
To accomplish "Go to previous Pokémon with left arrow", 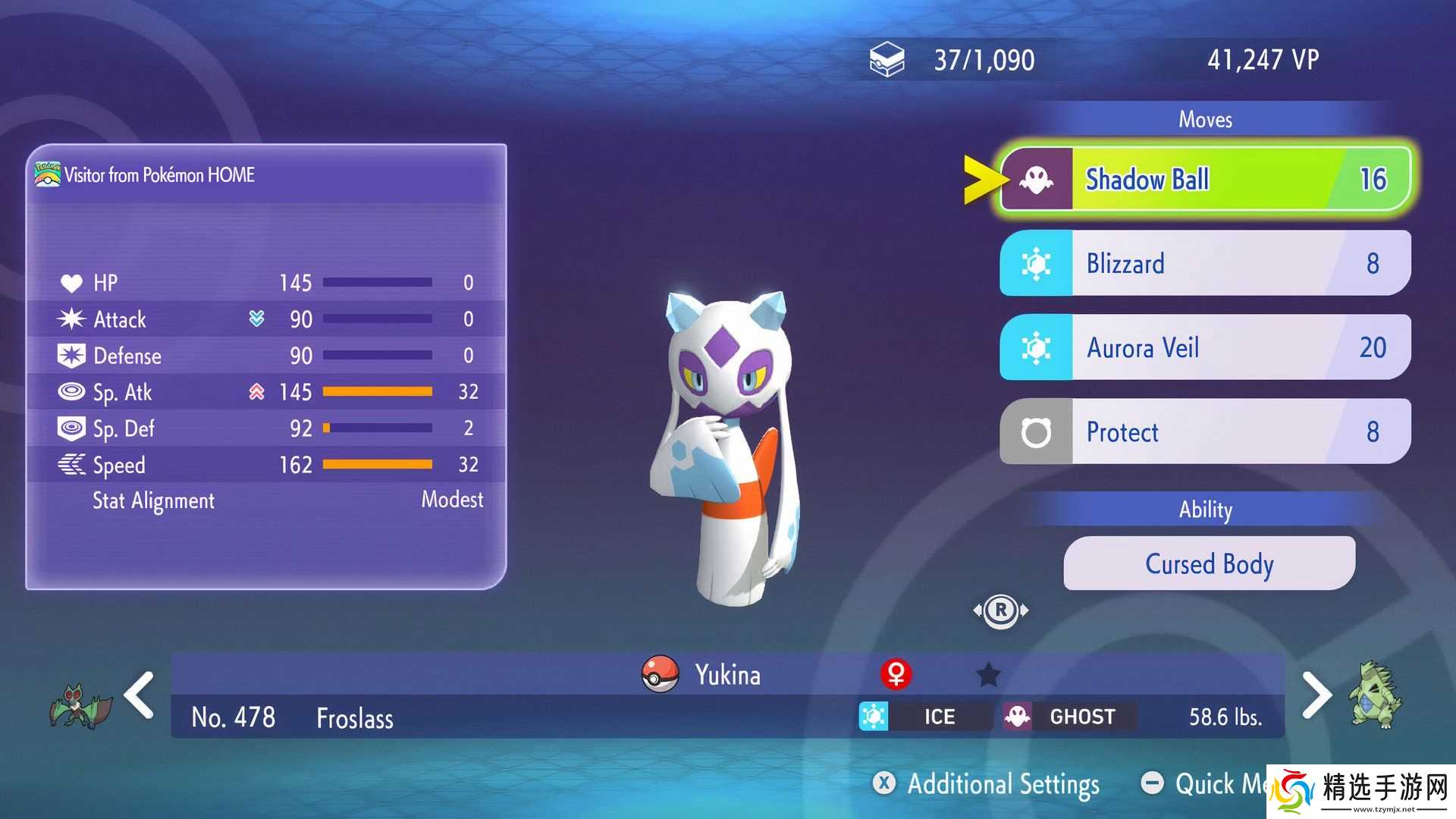I will [x=140, y=695].
